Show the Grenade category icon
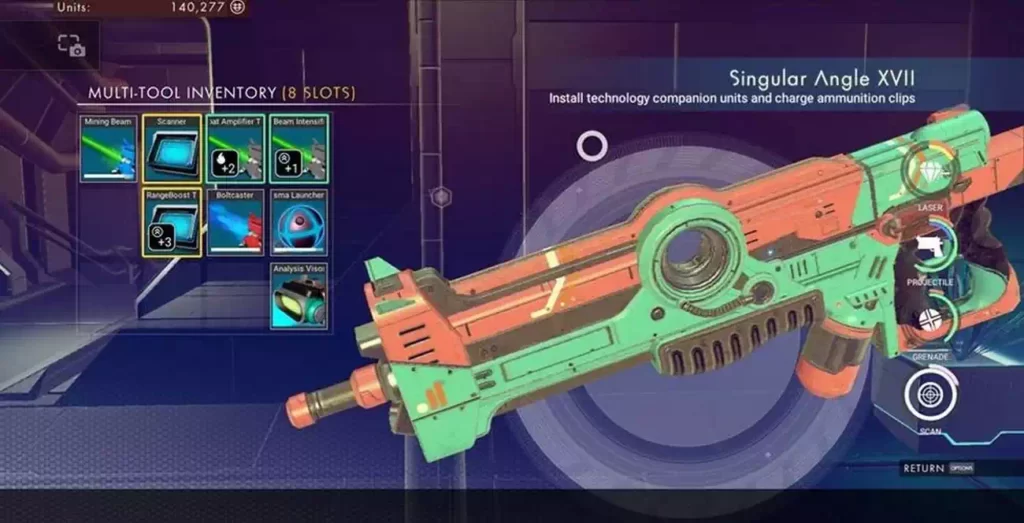1024x523 pixels. pos(930,319)
